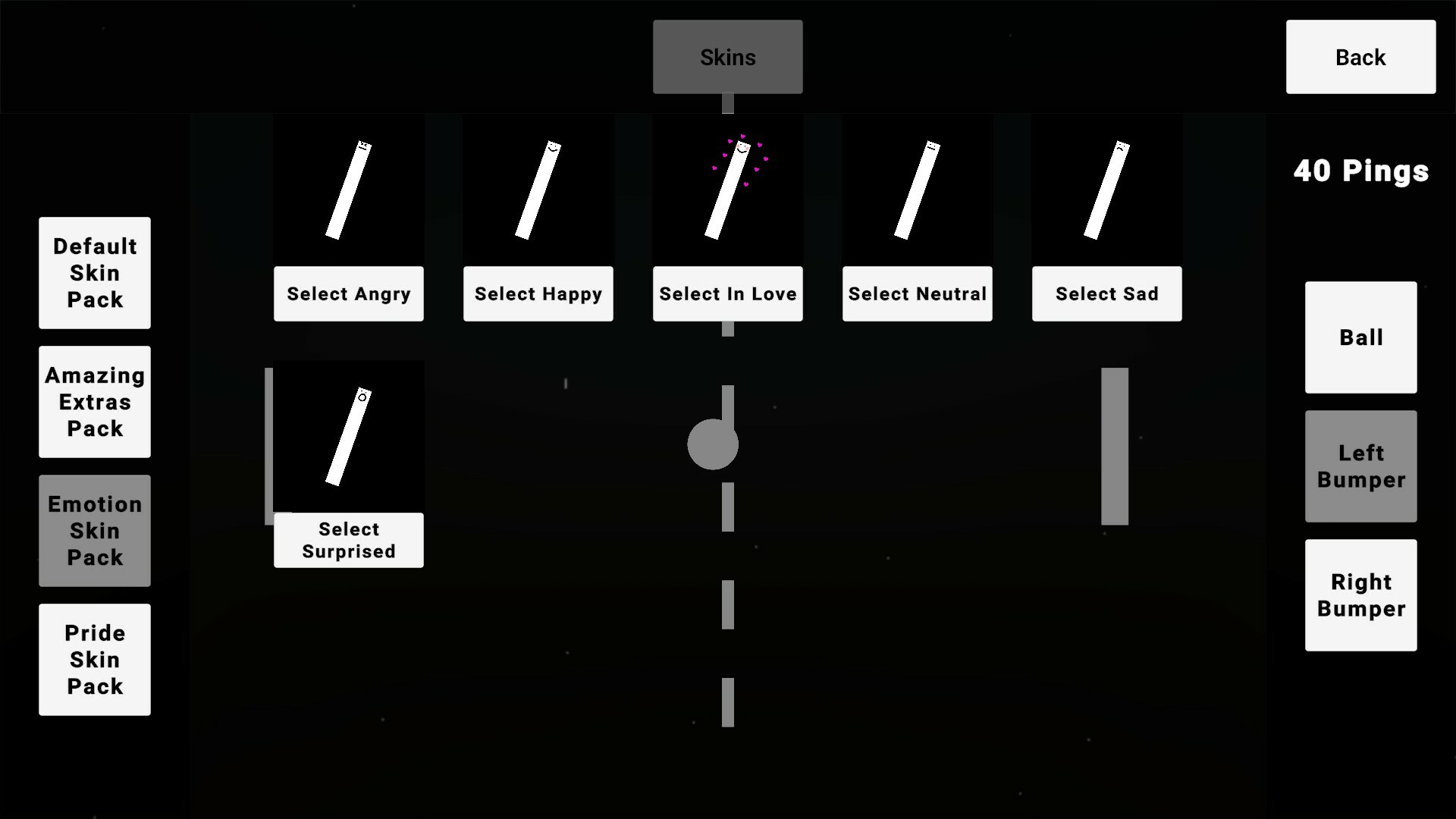
Task: Open the Pride Skin Pack
Action: pos(94,660)
